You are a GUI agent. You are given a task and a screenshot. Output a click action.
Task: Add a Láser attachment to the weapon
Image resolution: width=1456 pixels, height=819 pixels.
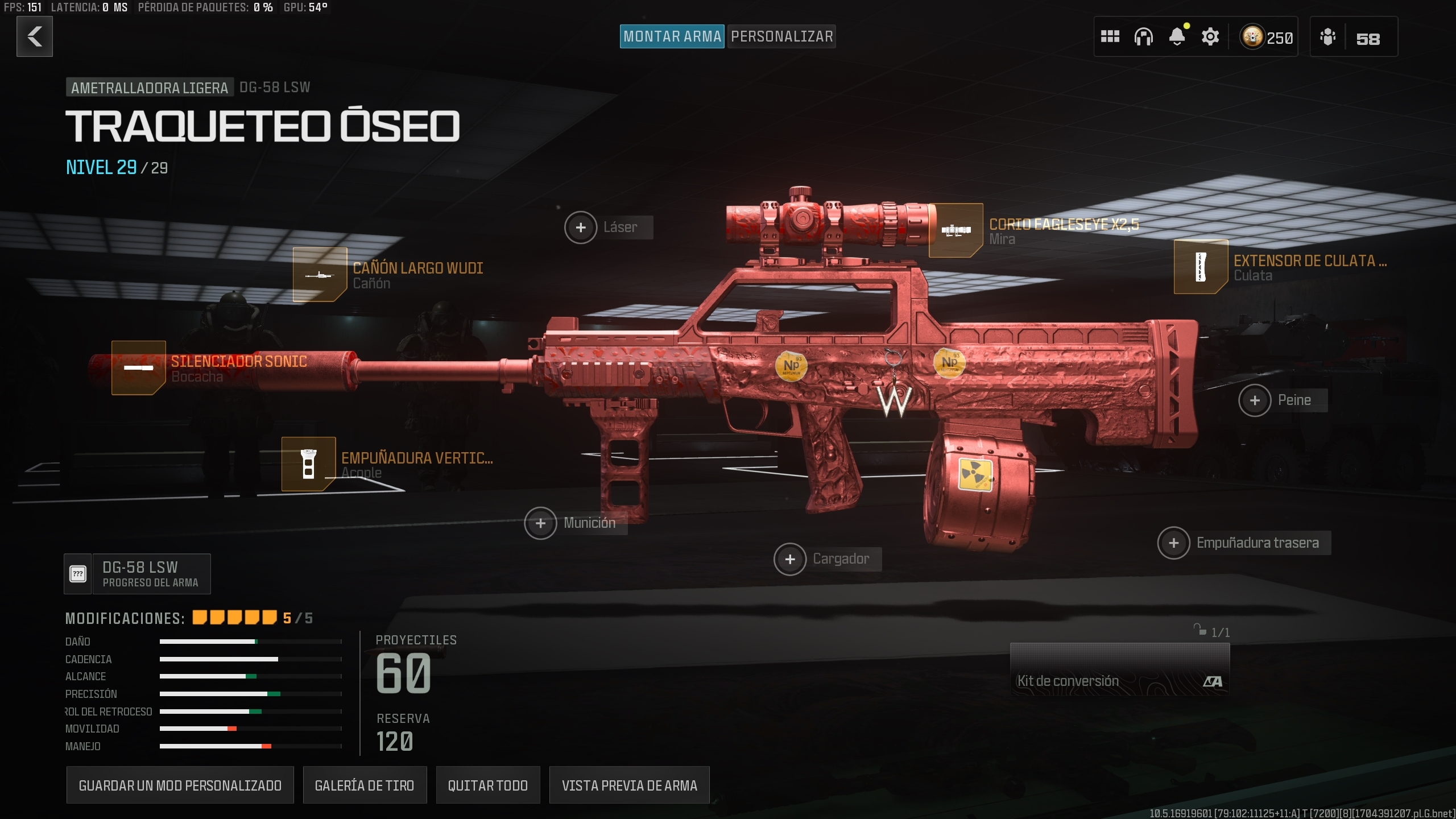click(x=581, y=227)
